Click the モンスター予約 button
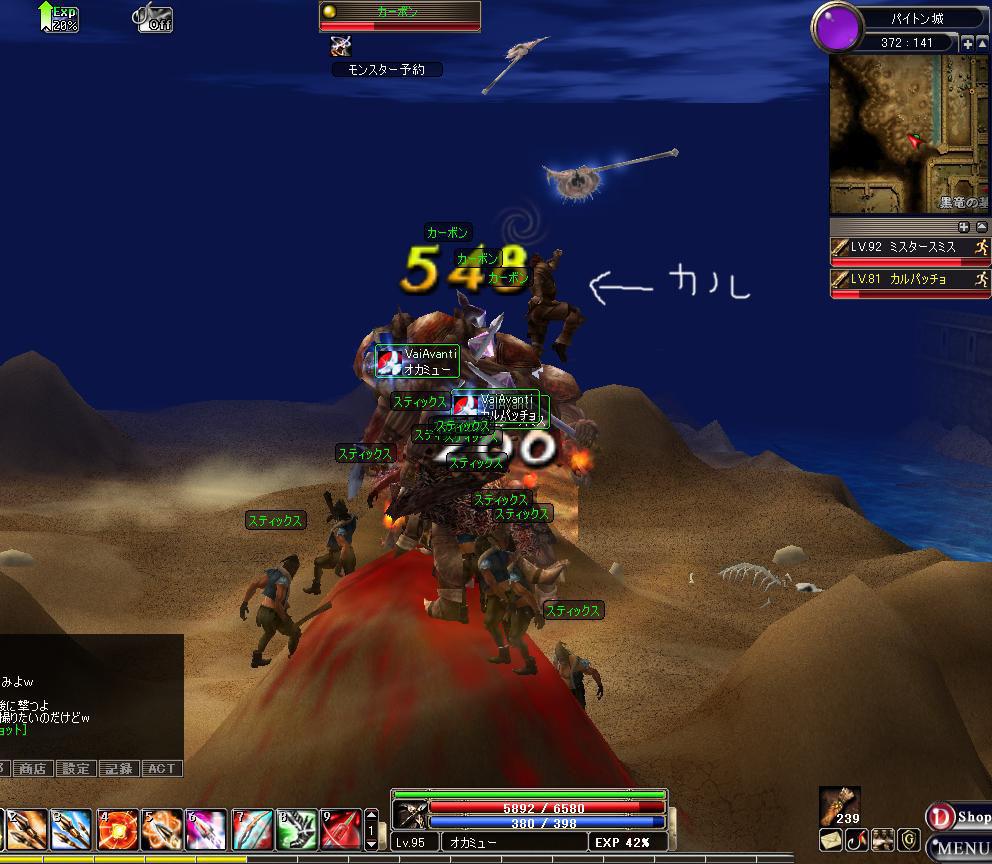The width and height of the screenshot is (992, 864). click(x=386, y=70)
